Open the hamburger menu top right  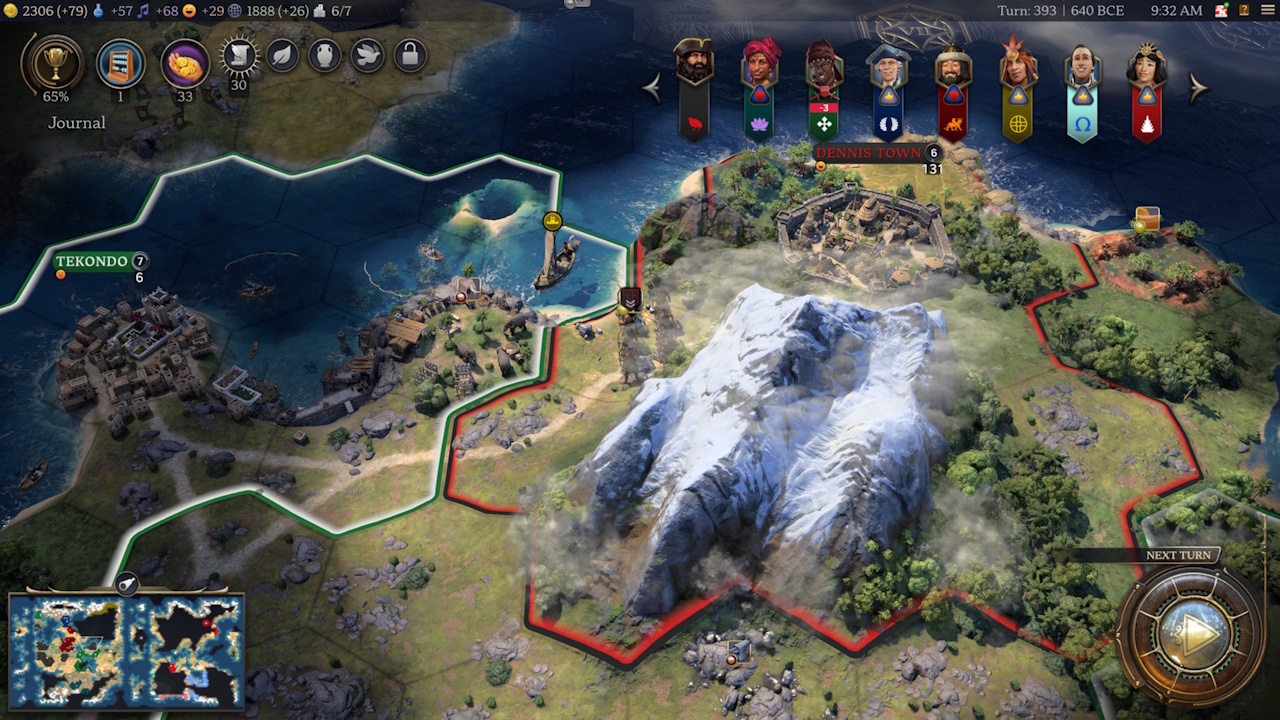click(1267, 10)
